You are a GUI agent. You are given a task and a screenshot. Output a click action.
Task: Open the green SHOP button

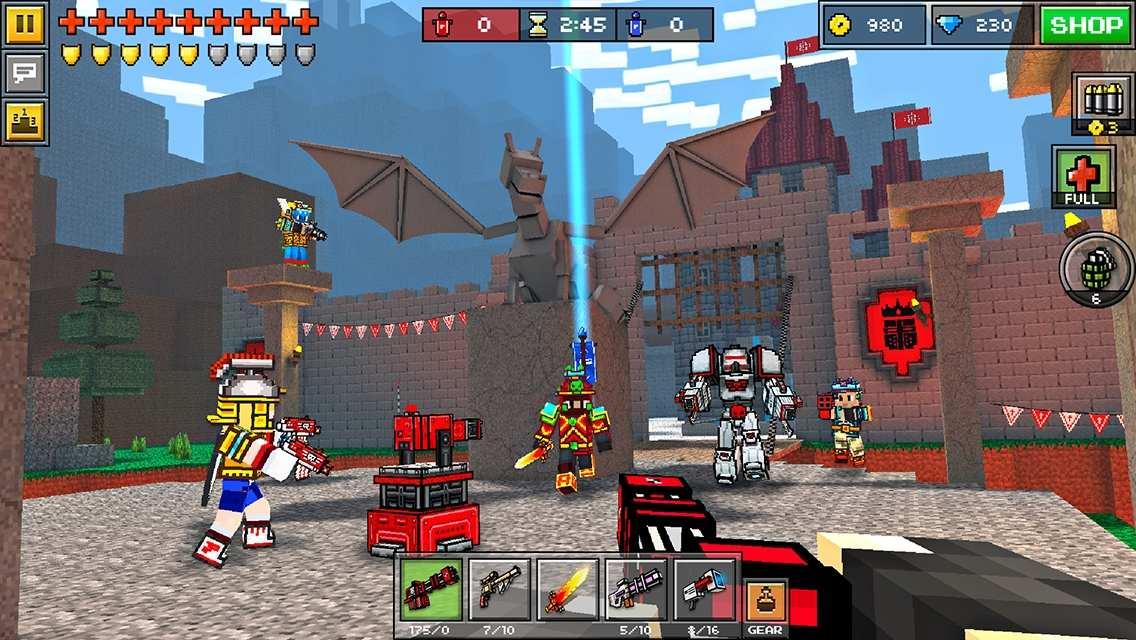(x=1084, y=25)
